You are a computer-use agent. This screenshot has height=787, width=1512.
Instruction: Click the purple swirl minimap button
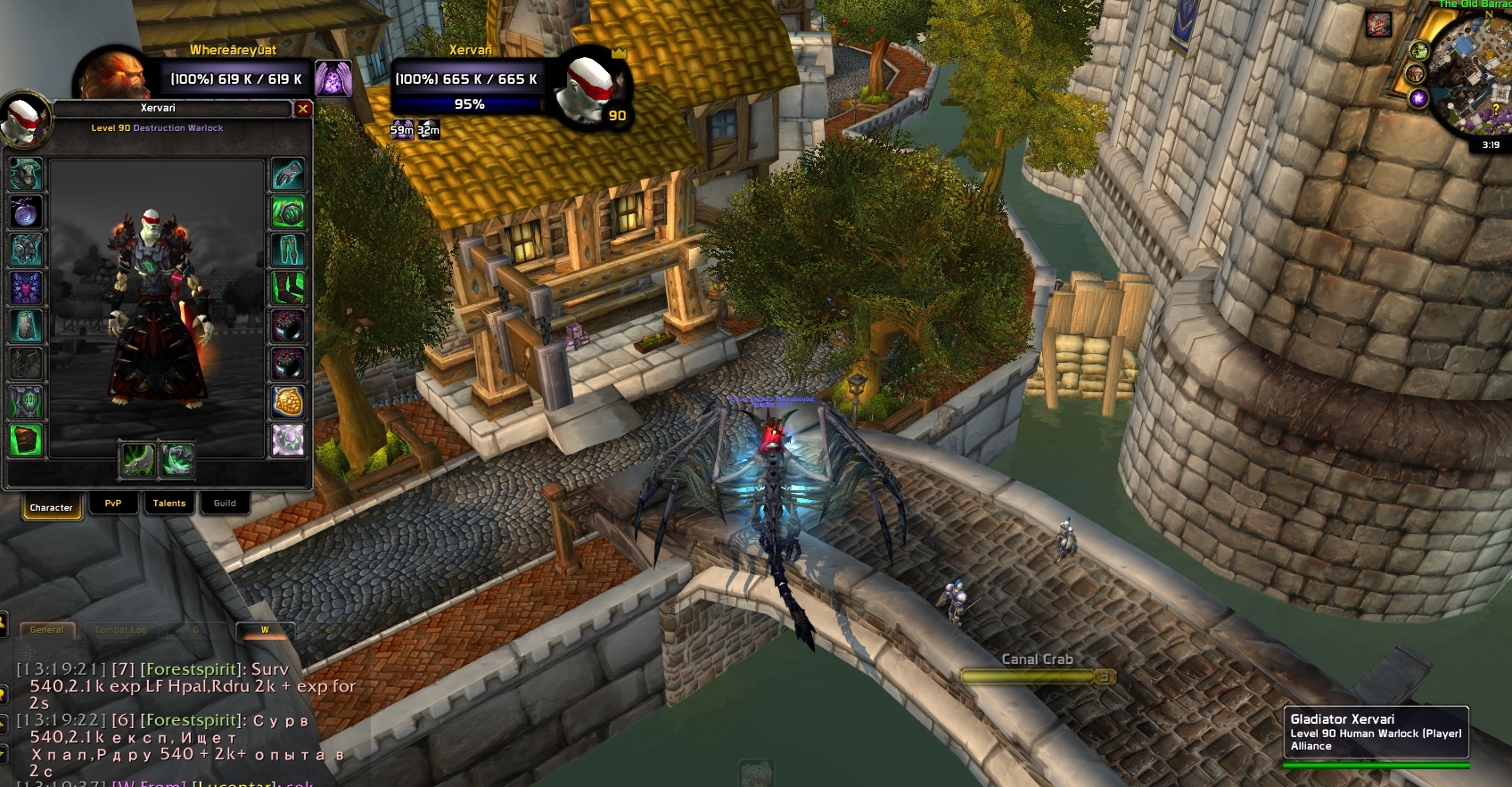tap(1418, 98)
